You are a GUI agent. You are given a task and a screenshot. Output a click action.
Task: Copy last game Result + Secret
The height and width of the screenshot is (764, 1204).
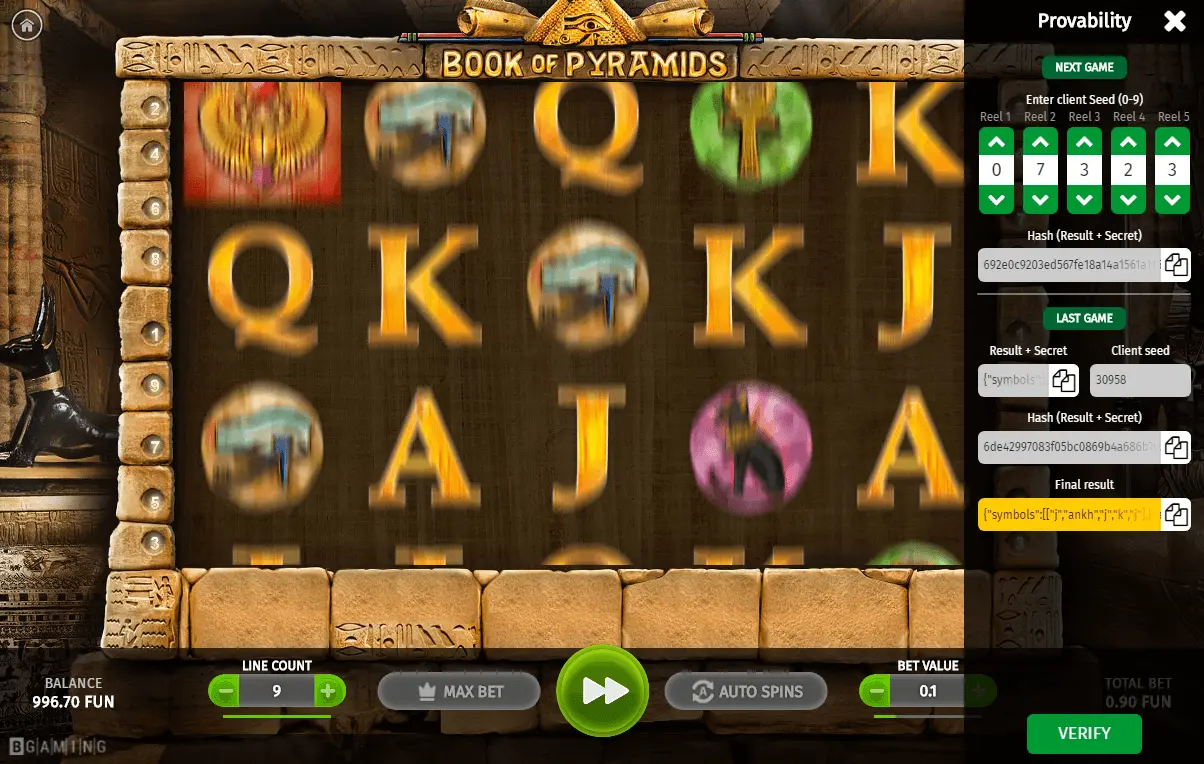pos(1063,380)
